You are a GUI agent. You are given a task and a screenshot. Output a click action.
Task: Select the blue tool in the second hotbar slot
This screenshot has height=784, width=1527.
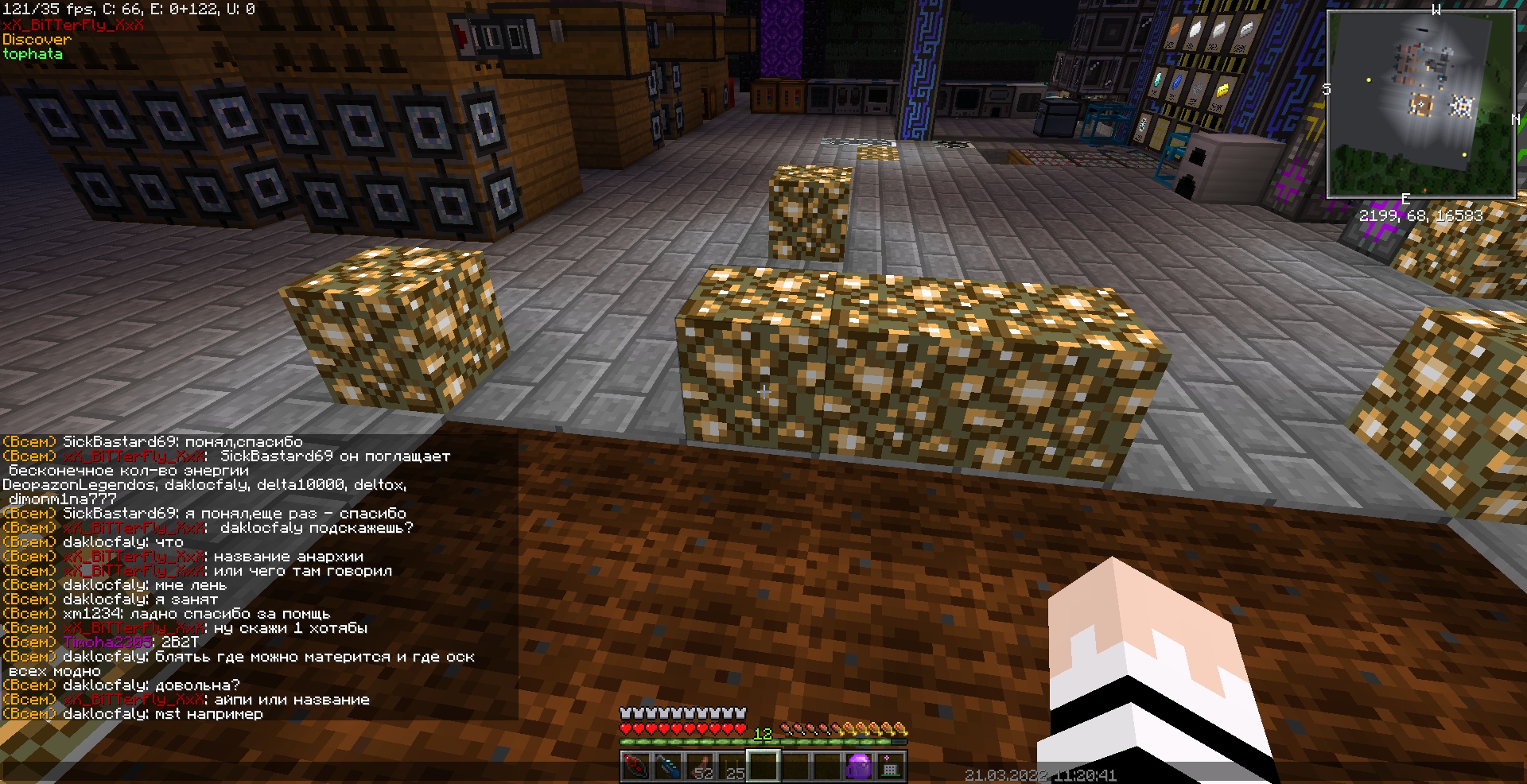(668, 765)
